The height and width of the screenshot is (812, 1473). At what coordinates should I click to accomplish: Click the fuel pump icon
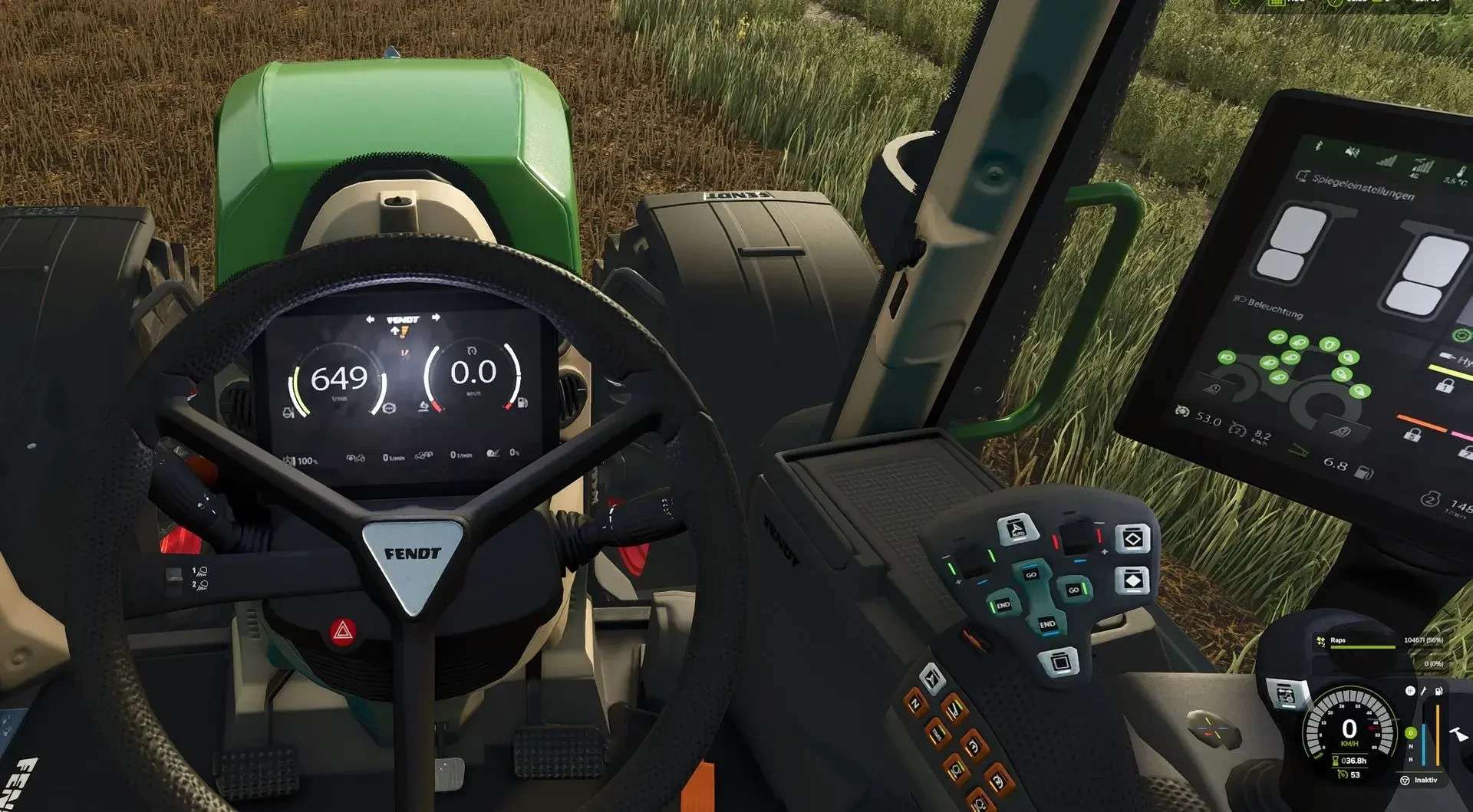tap(1438, 691)
